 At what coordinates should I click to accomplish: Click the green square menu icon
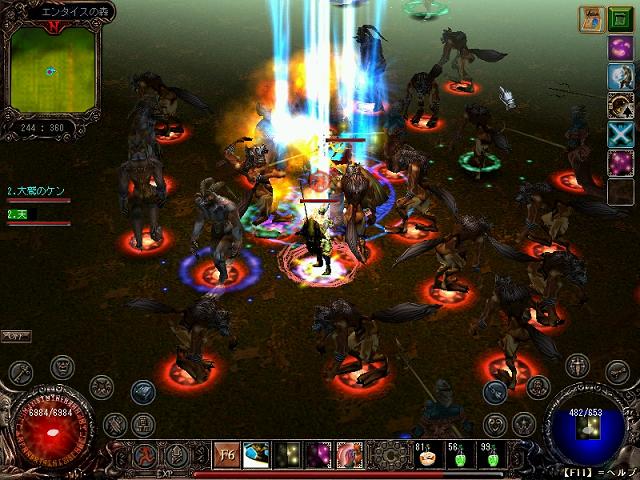pyautogui.click(x=621, y=19)
